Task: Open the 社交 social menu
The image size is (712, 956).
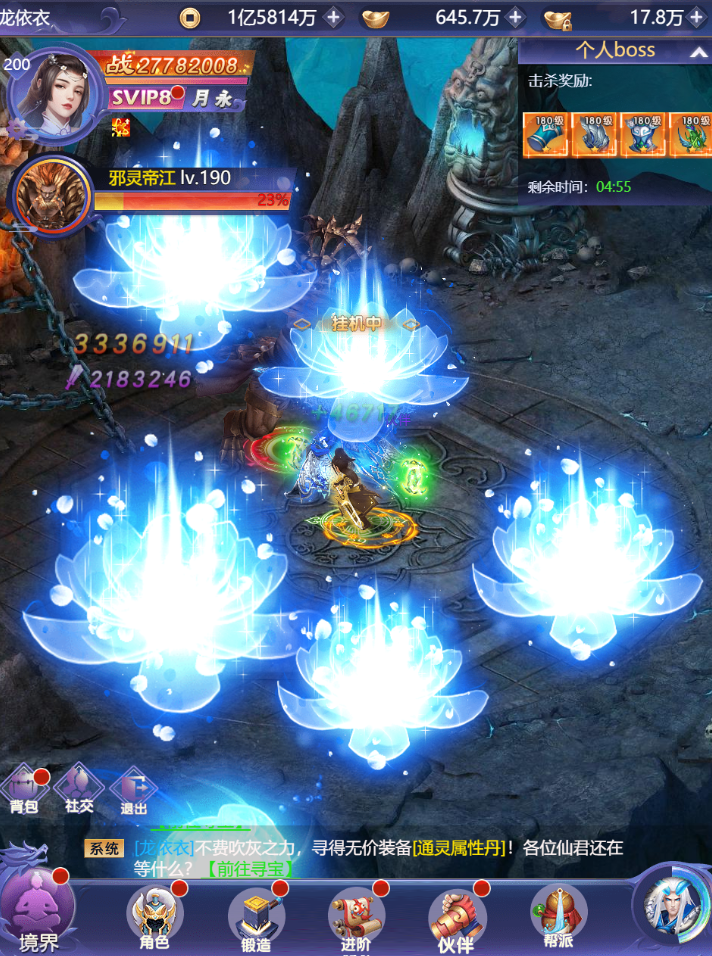Action: click(78, 787)
